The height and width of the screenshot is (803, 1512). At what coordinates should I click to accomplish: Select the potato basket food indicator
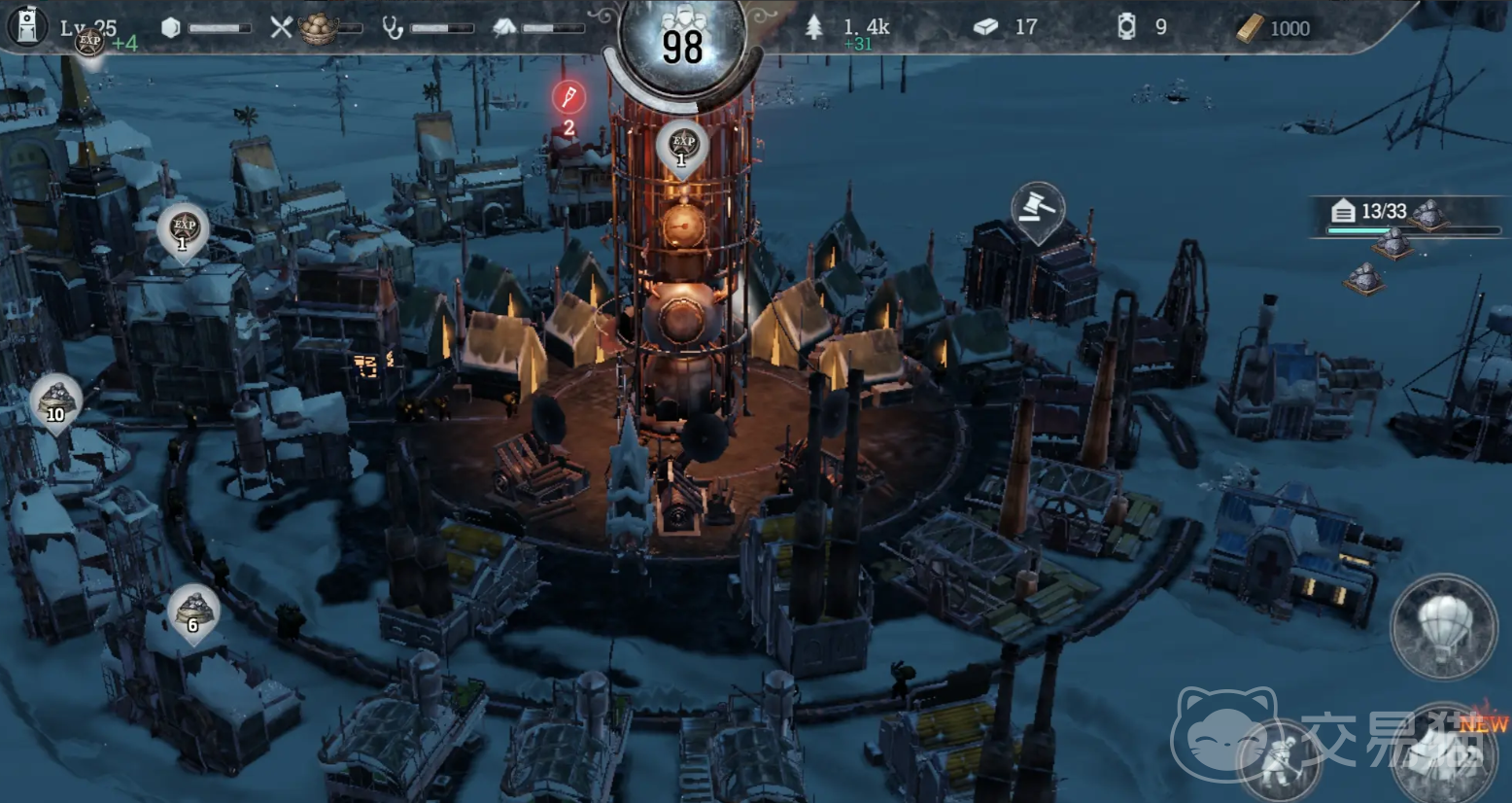[x=317, y=28]
